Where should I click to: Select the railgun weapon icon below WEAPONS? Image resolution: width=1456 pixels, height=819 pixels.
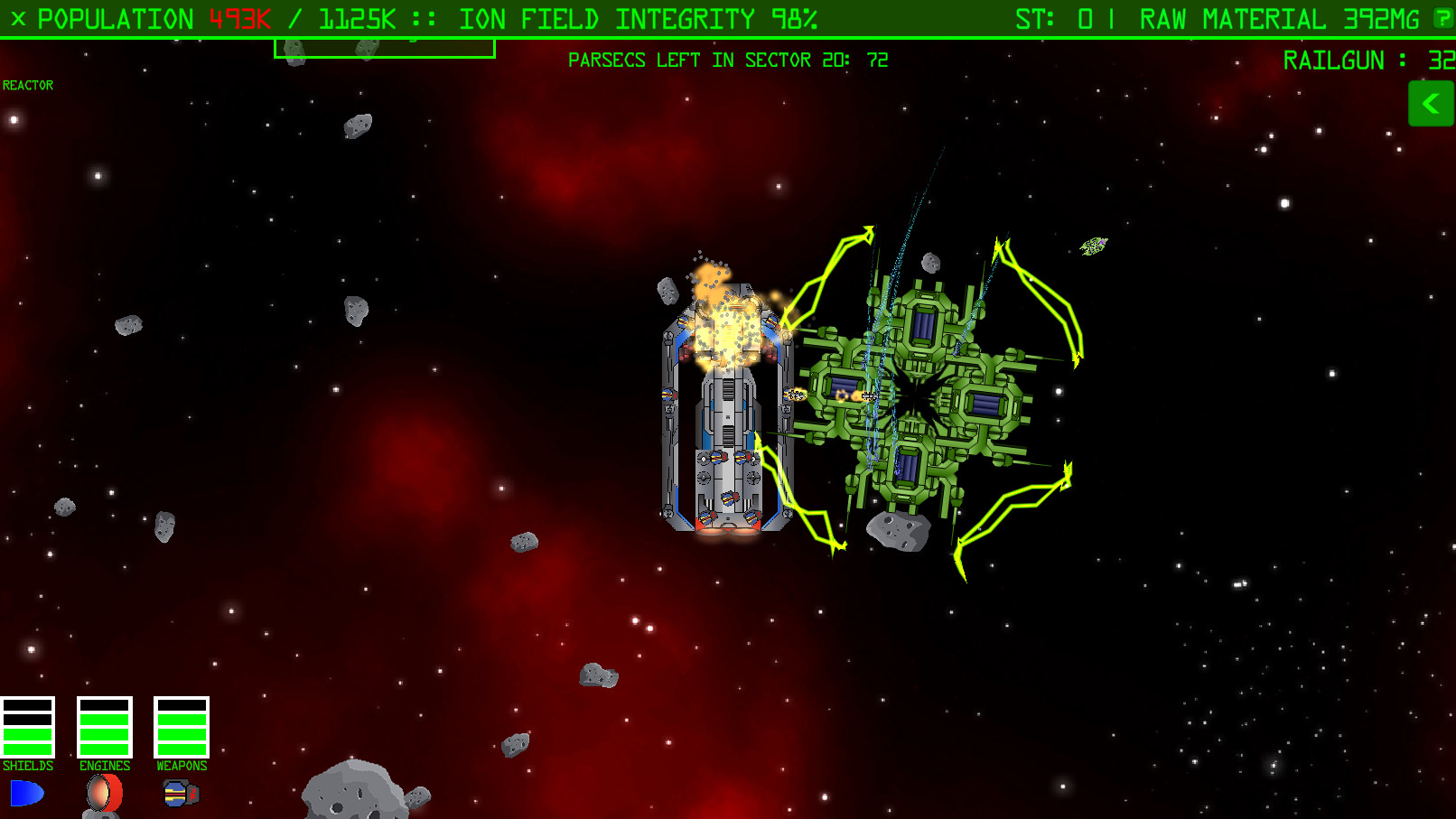point(179,793)
